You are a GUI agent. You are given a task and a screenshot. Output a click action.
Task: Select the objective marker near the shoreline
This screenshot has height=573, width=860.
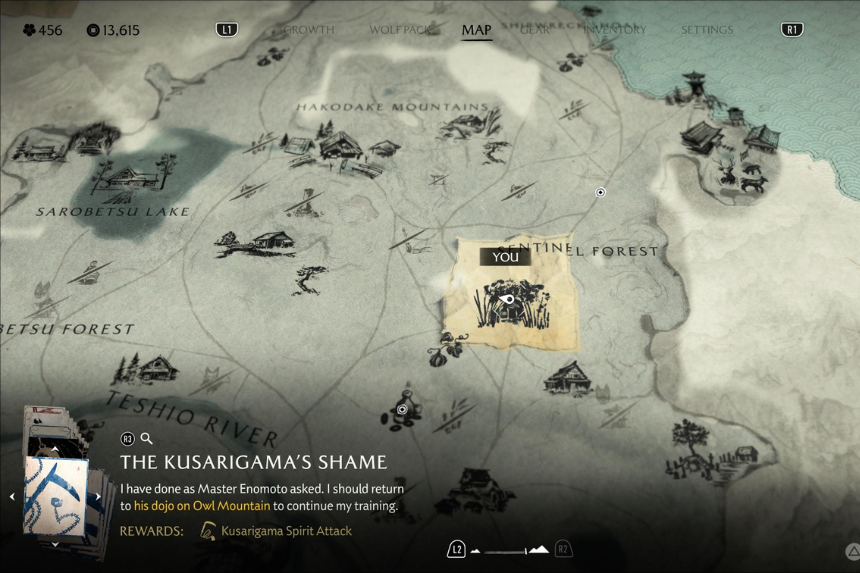click(600, 192)
